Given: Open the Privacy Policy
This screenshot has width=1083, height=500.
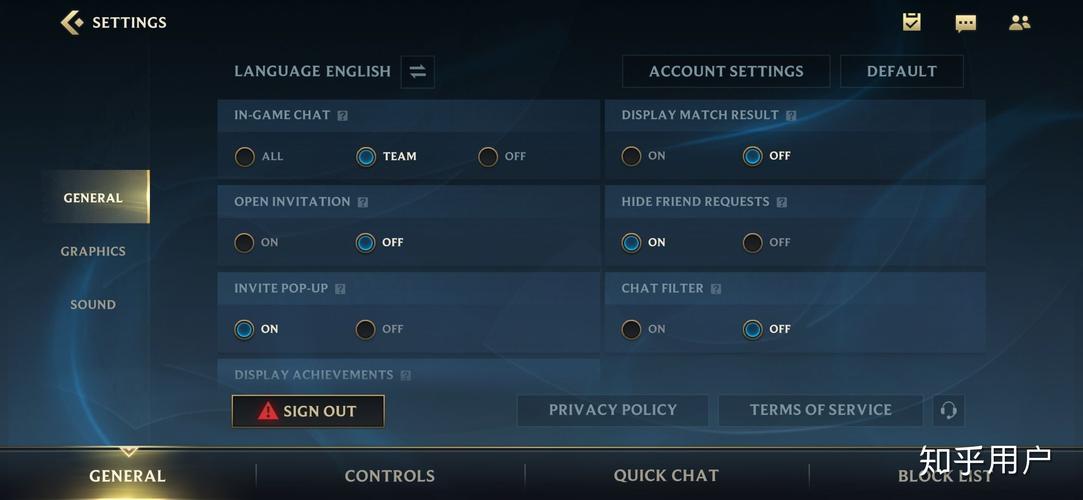Looking at the screenshot, I should (612, 410).
